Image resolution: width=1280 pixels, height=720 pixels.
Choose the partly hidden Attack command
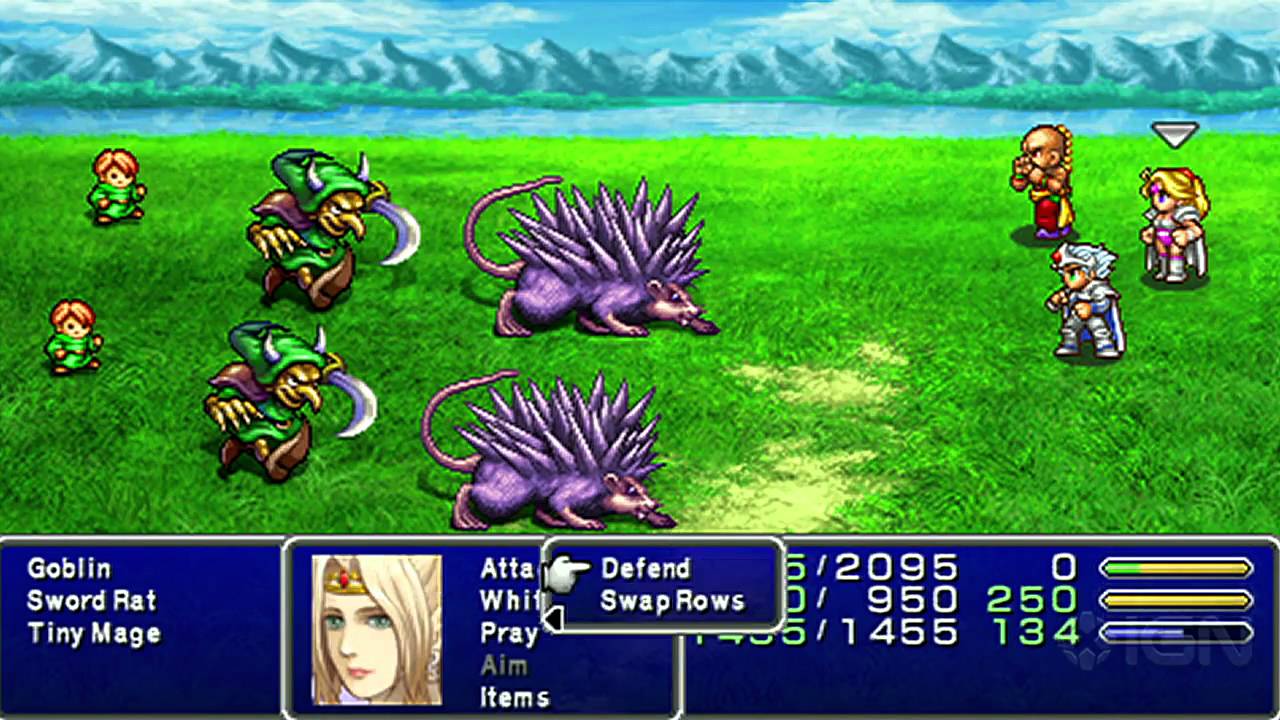(x=510, y=569)
